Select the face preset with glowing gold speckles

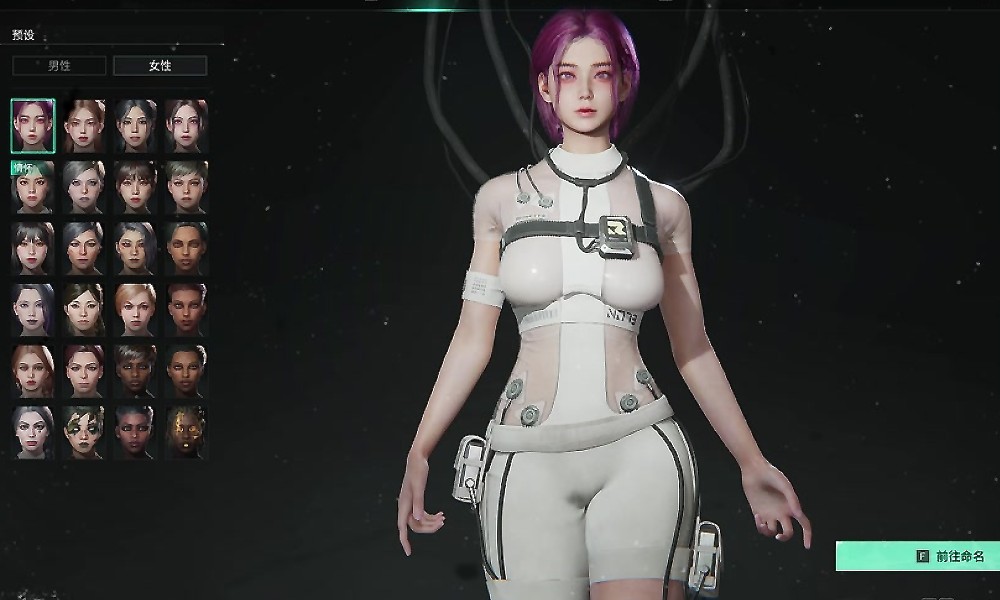(x=186, y=432)
